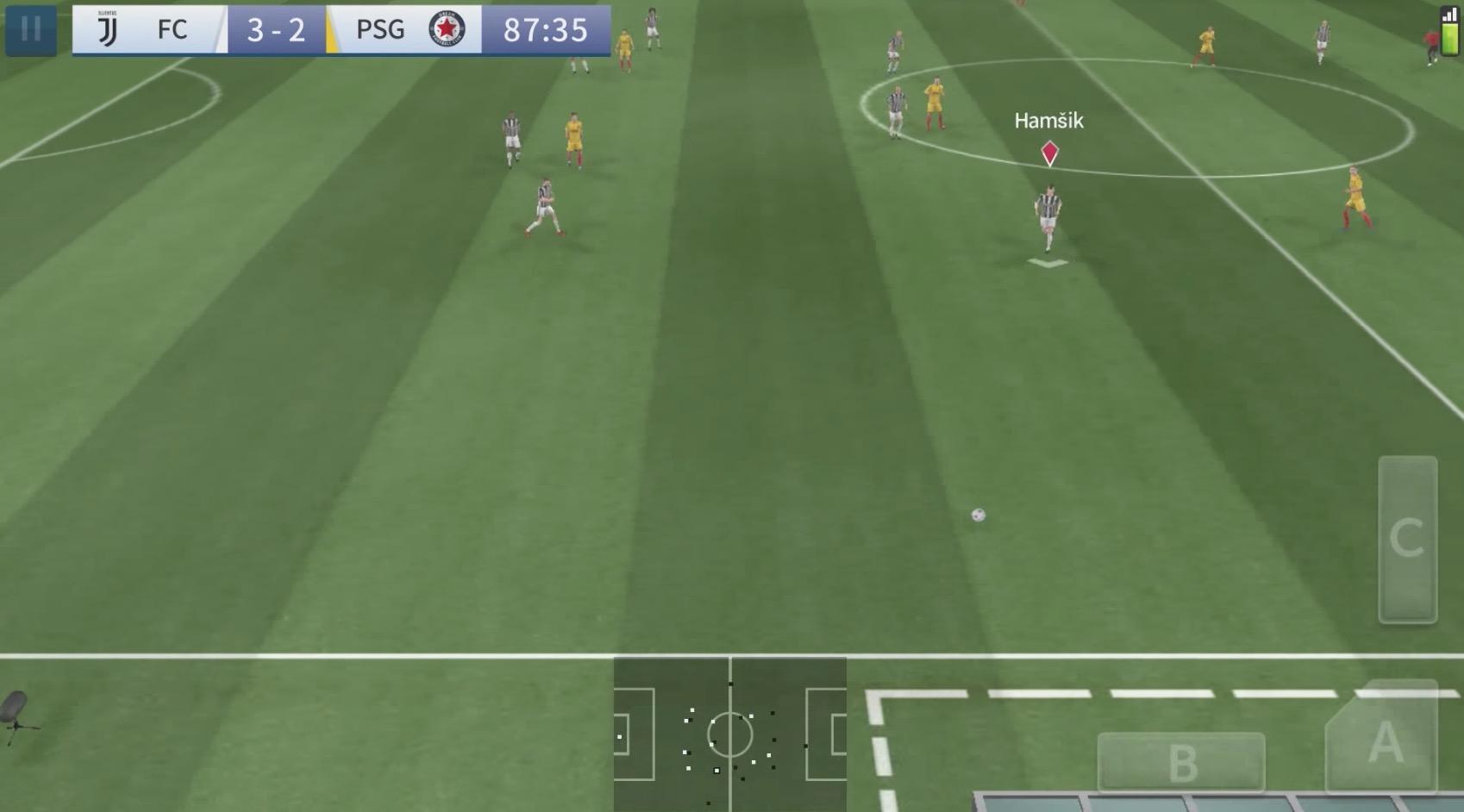
Task: Tap the pause icon top left
Action: 31,28
